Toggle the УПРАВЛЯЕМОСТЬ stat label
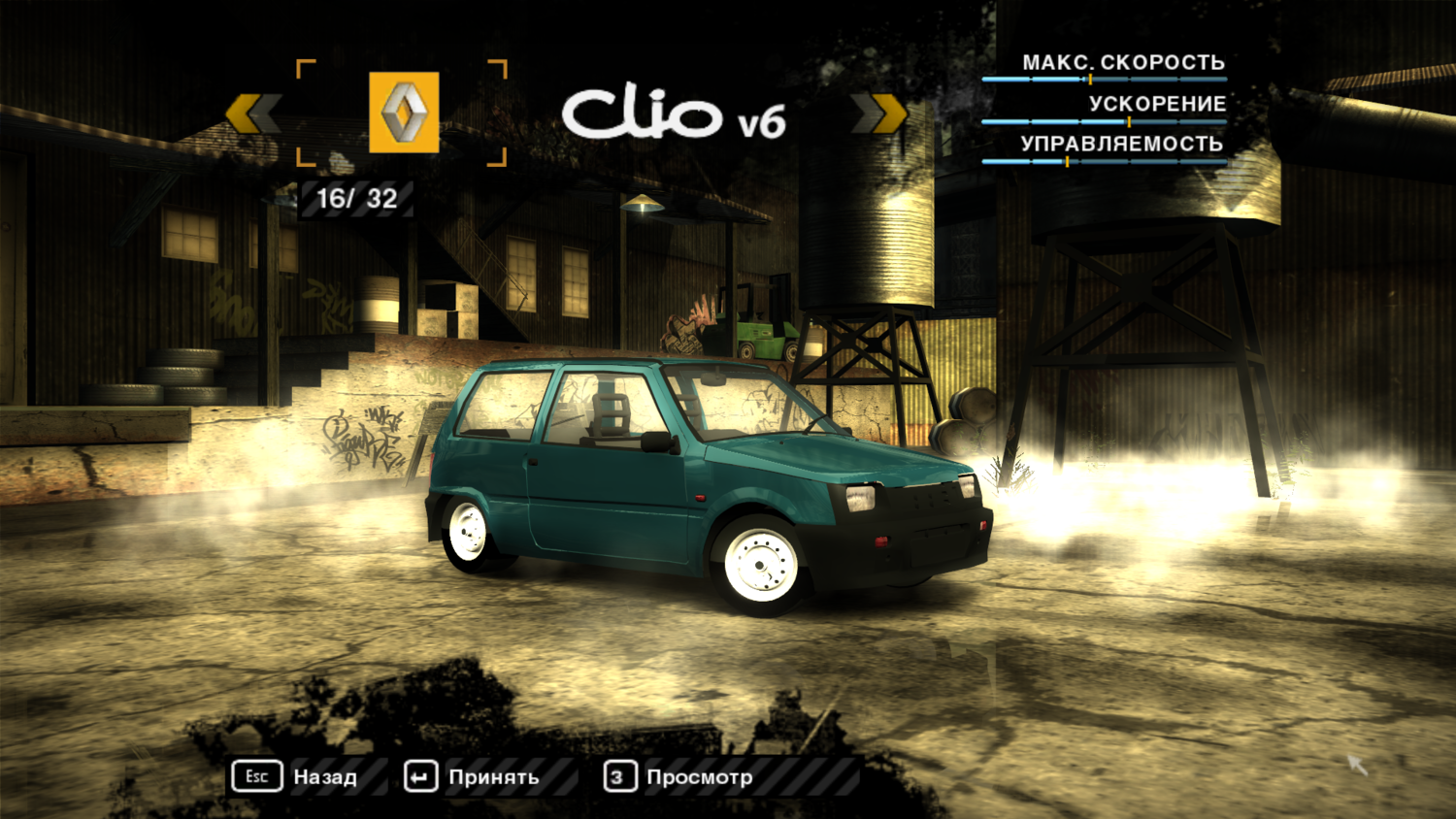Screen dimensions: 1456x819 1121,143
